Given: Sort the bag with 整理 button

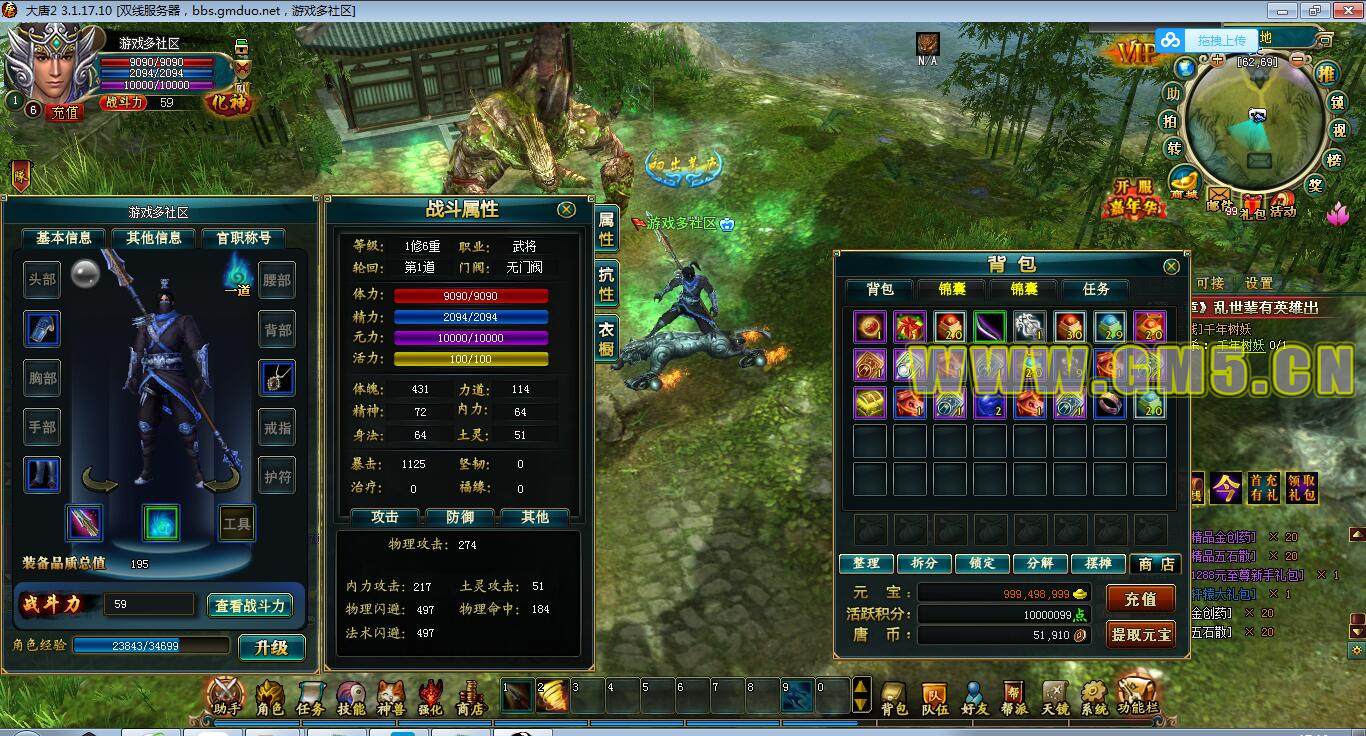Looking at the screenshot, I should click(866, 563).
